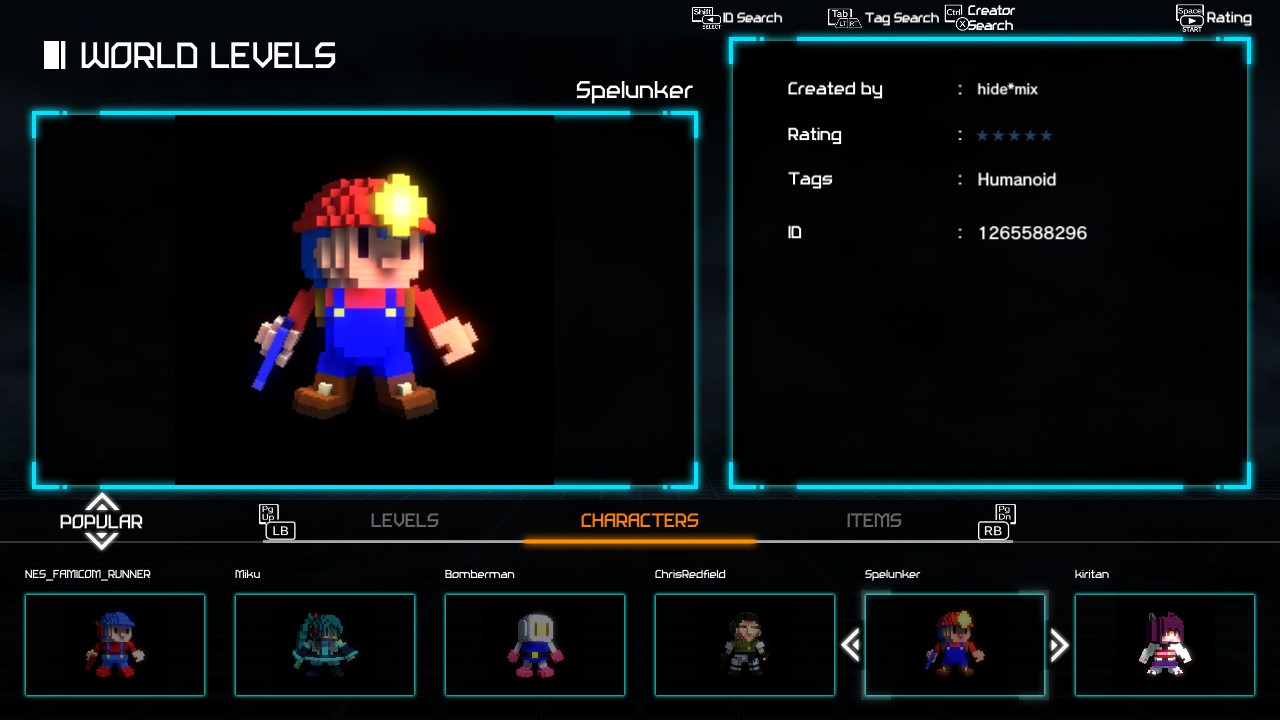
Task: Open the Items tab
Action: (873, 521)
